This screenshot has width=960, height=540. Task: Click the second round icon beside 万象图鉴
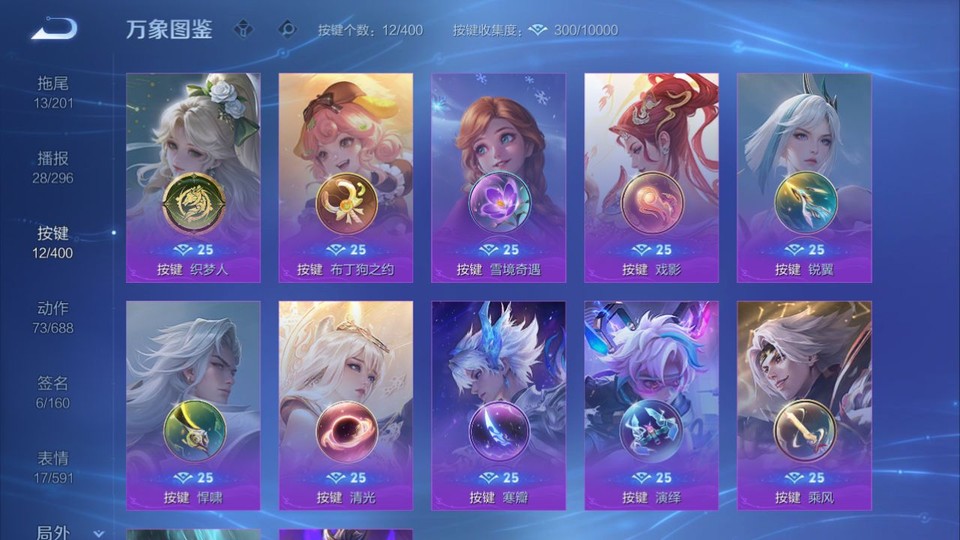coord(287,29)
